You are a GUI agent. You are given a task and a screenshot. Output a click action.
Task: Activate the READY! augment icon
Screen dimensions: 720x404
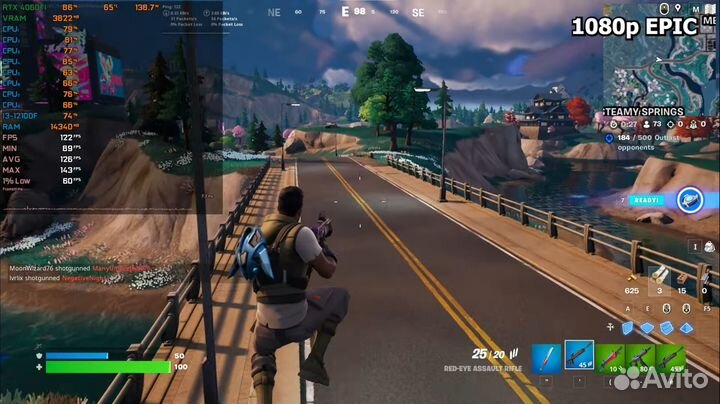689,199
